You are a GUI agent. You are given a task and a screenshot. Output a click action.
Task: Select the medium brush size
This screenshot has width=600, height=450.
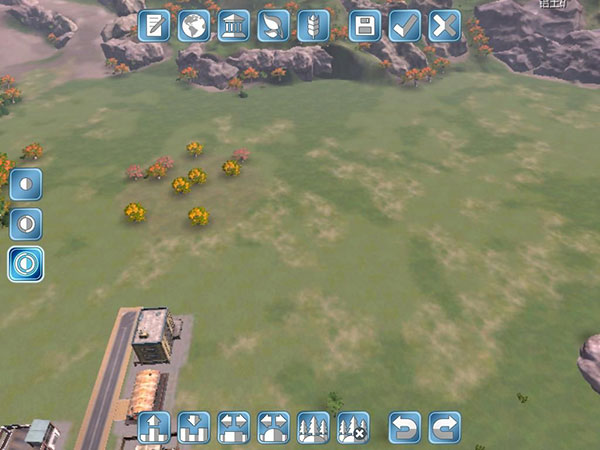pyautogui.click(x=26, y=224)
